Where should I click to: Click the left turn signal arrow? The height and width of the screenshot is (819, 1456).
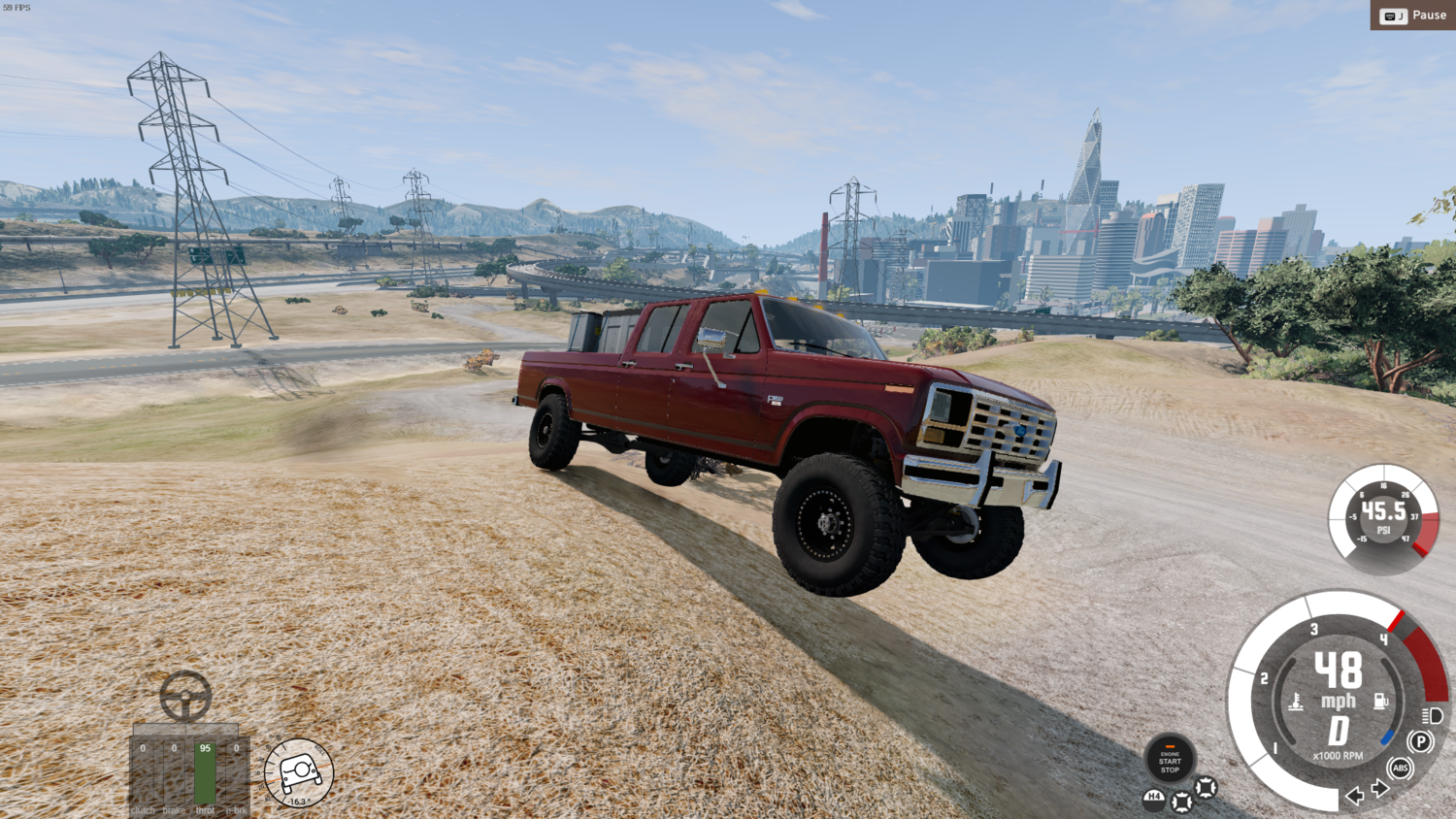coord(1353,797)
